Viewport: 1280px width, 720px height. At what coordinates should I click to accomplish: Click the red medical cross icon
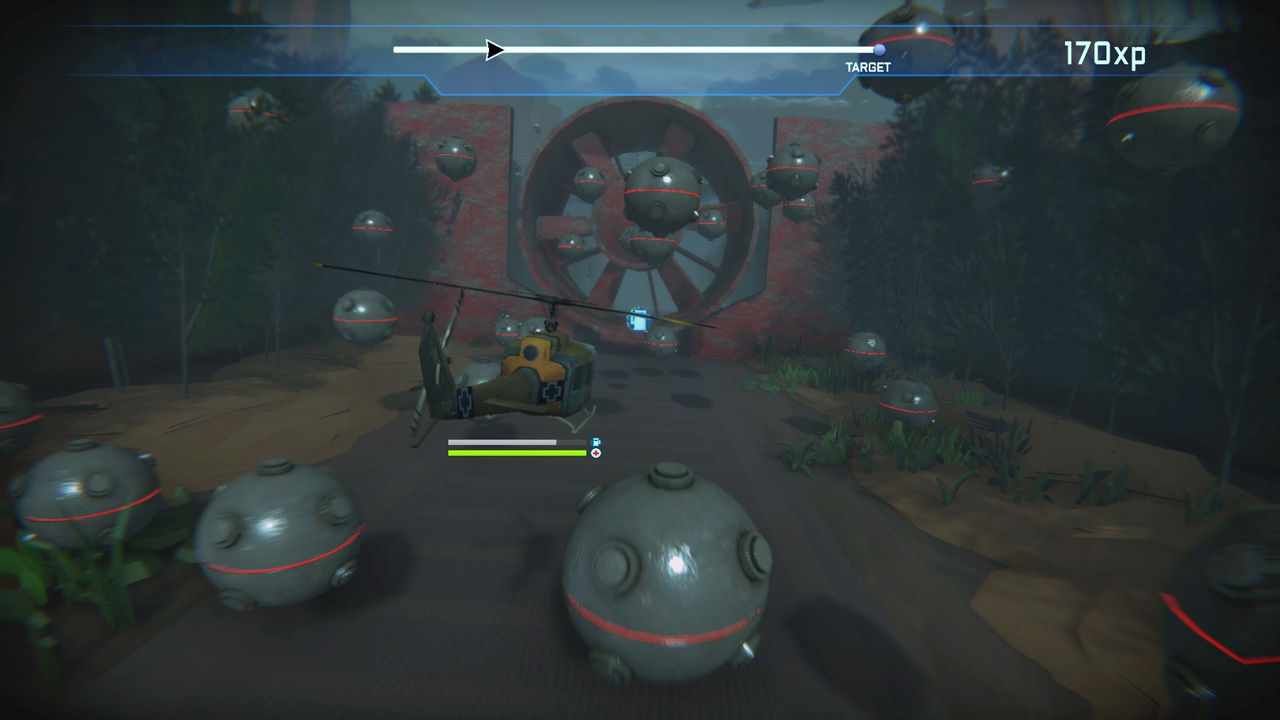click(x=596, y=453)
